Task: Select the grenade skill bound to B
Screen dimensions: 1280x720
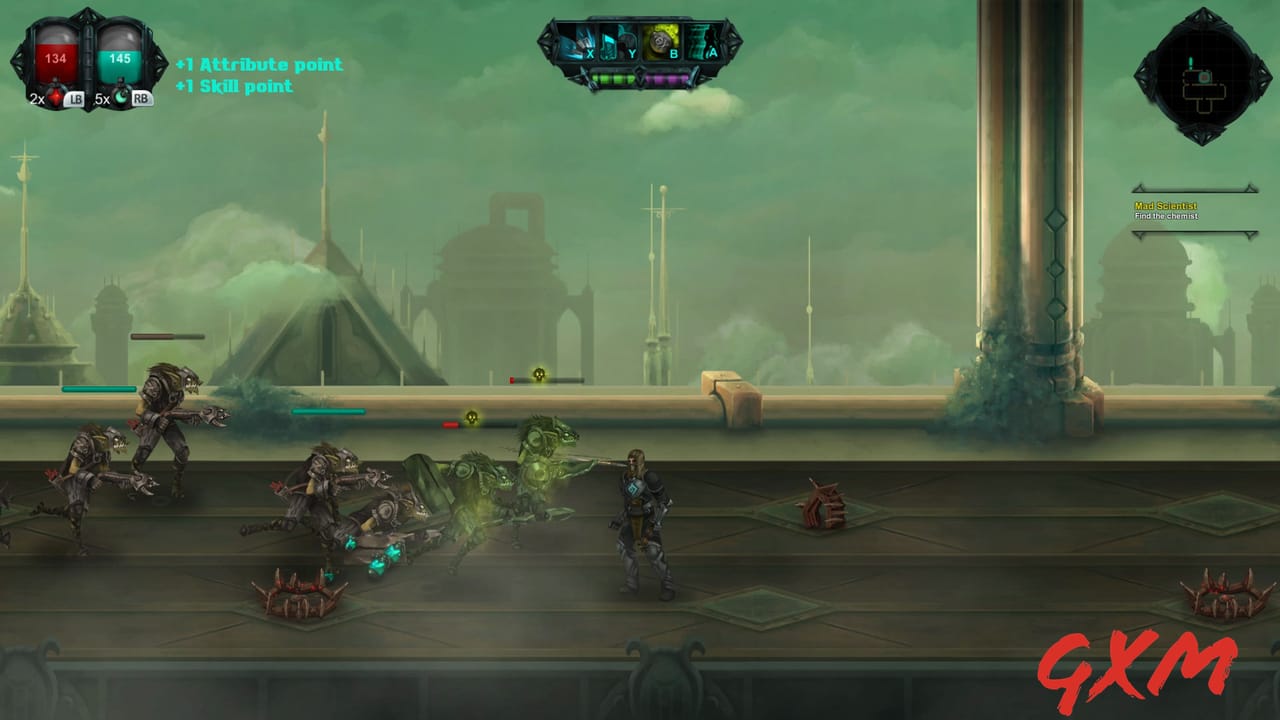Action: tap(662, 41)
